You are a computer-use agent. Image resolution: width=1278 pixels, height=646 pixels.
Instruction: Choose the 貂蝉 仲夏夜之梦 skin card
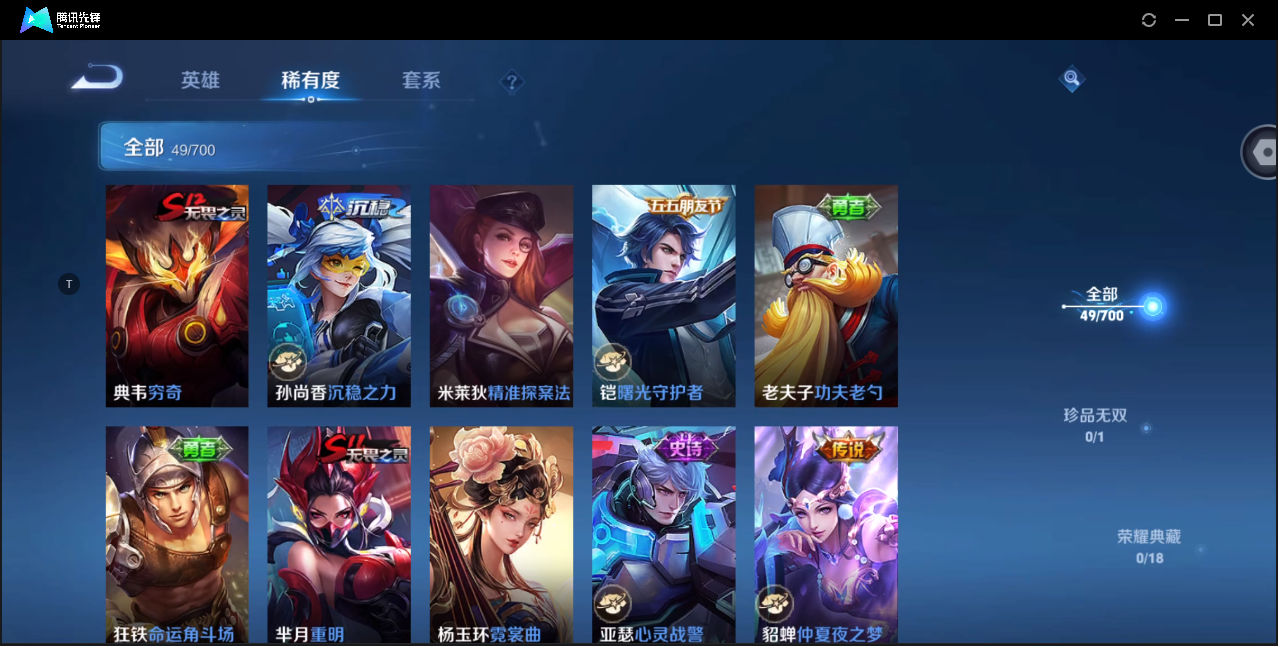pyautogui.click(x=826, y=534)
